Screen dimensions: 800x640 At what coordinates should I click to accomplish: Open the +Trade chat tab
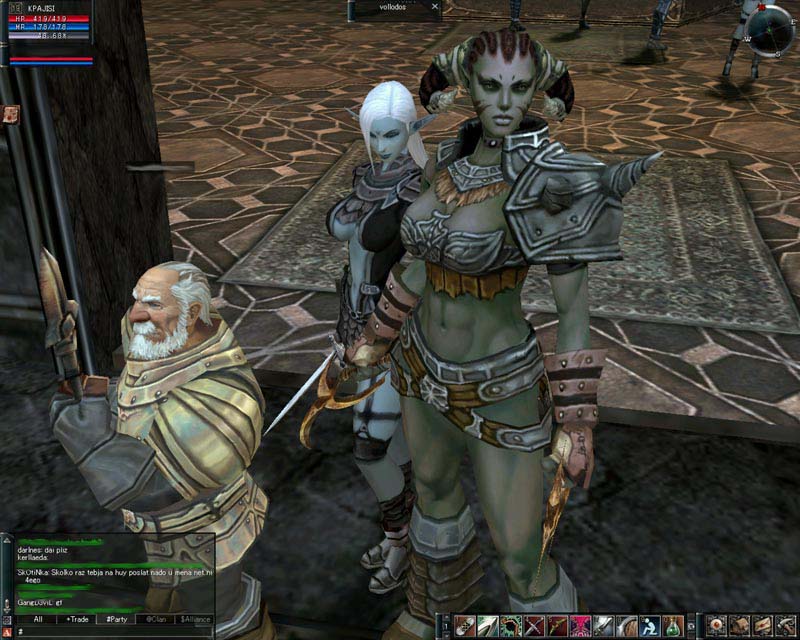[76, 619]
